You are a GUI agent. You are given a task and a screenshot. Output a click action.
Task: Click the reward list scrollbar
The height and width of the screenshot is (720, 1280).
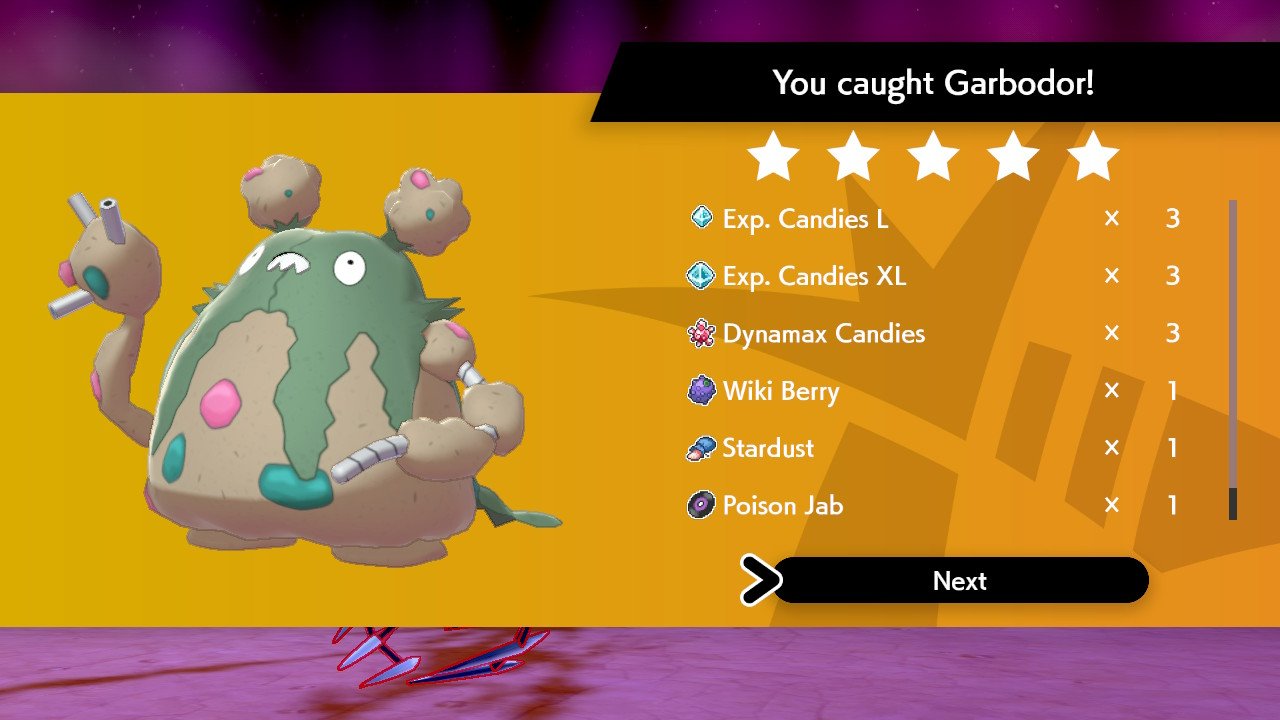coord(1232,360)
